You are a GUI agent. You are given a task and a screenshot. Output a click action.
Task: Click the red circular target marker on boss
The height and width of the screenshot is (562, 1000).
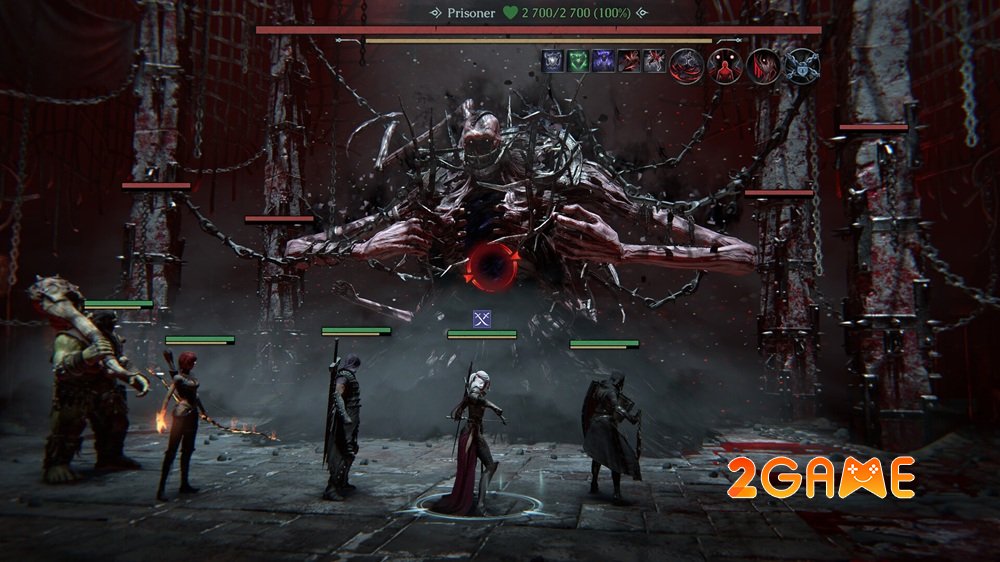click(x=490, y=265)
